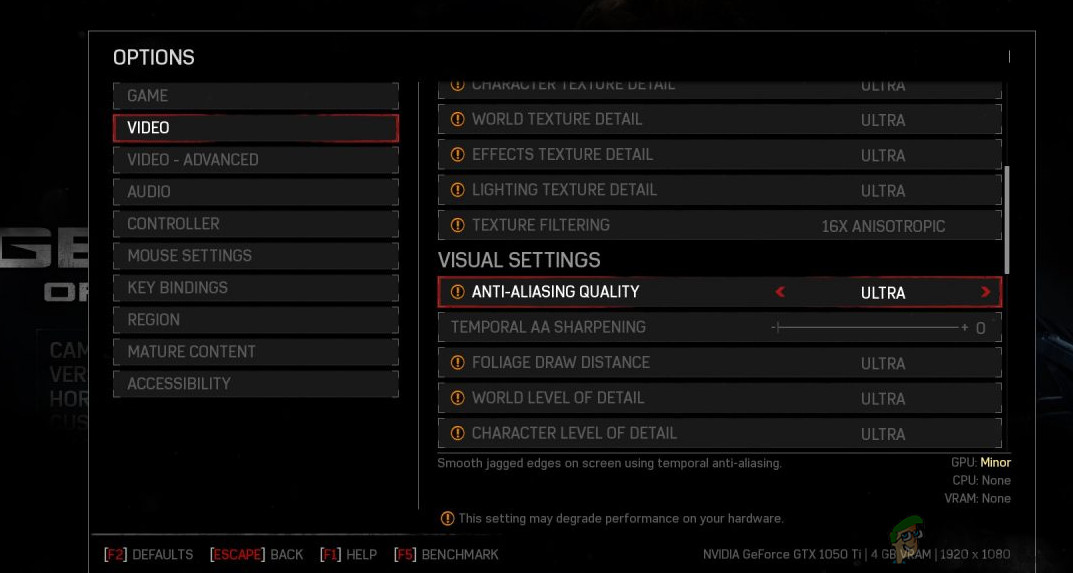Open the Audio settings
Image resolution: width=1073 pixels, height=573 pixels.
pyautogui.click(x=255, y=192)
